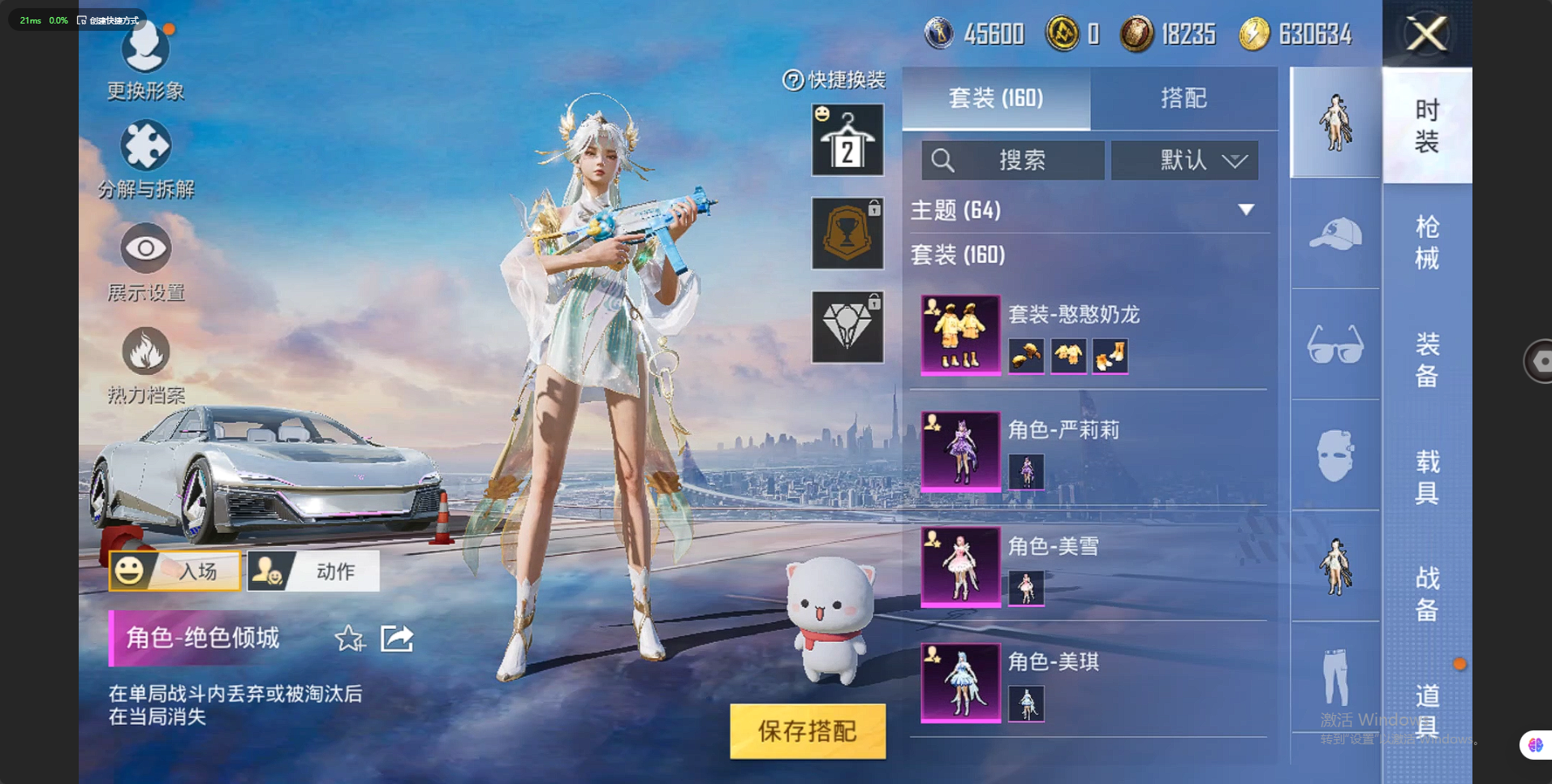Expand the 主题 (64) theme list
The height and width of the screenshot is (784, 1552).
coord(1245,210)
